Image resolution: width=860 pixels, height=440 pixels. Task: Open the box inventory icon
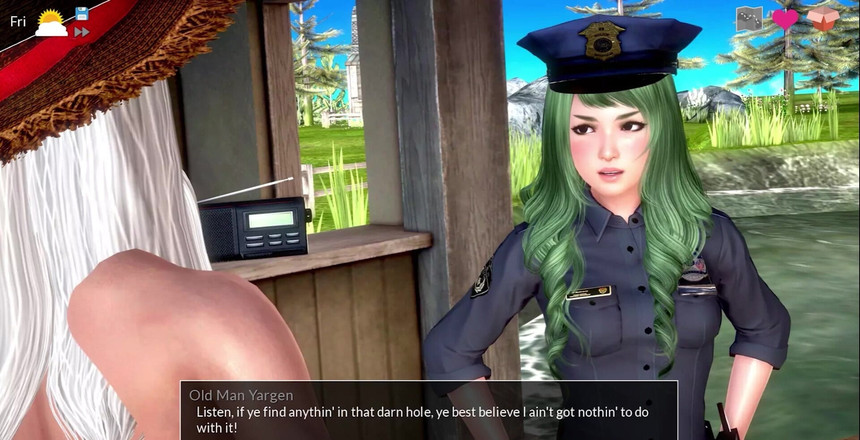[822, 18]
